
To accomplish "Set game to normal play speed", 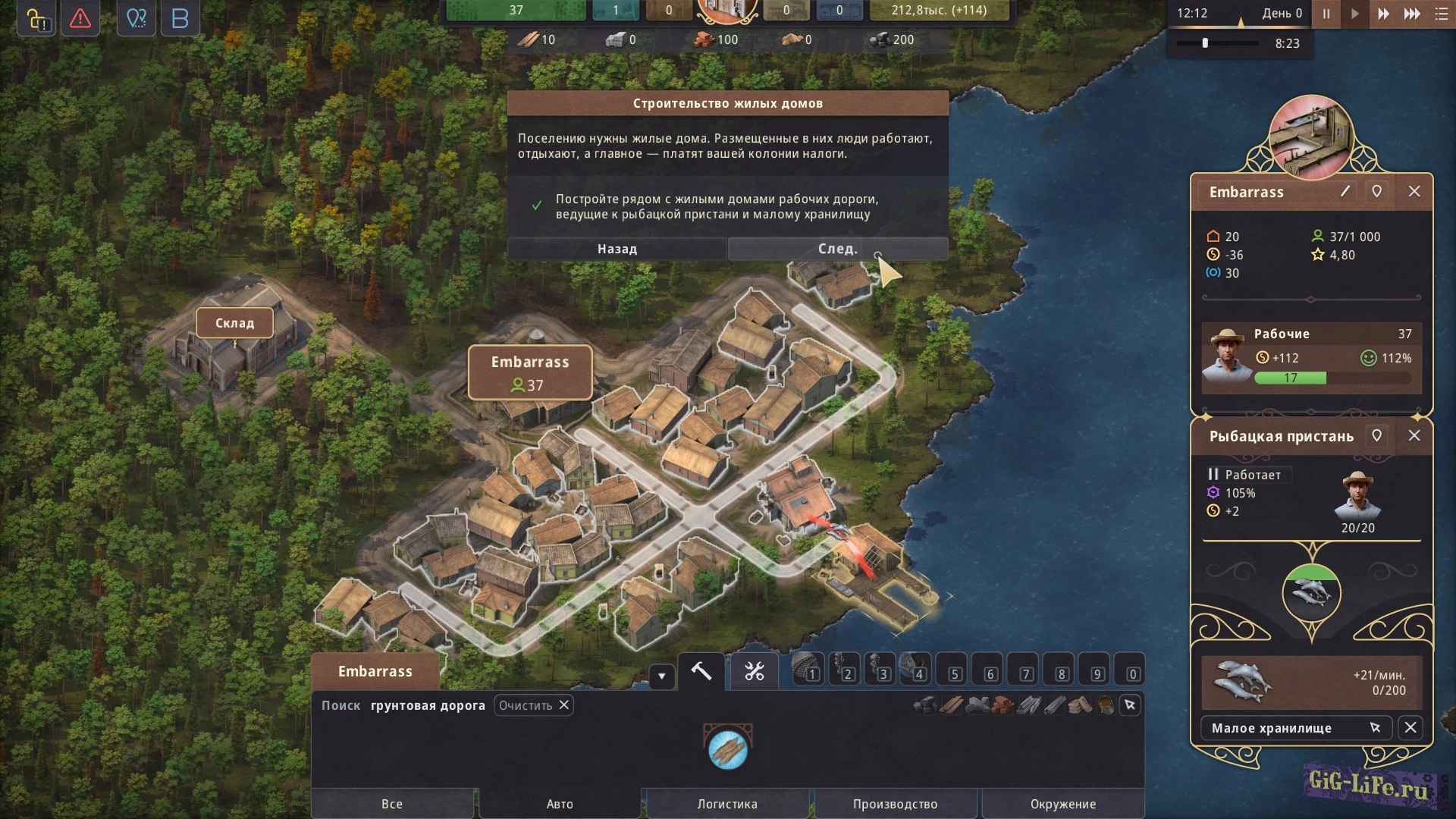I will coord(1355,14).
